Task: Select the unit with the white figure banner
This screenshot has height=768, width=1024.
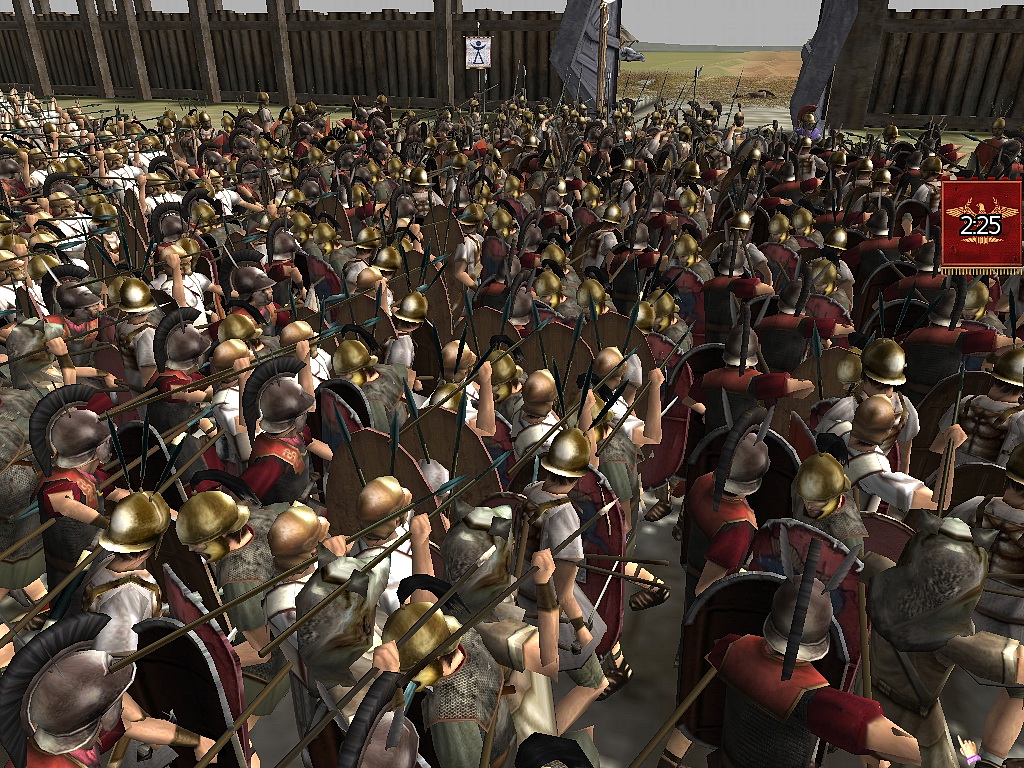Action: click(x=478, y=52)
